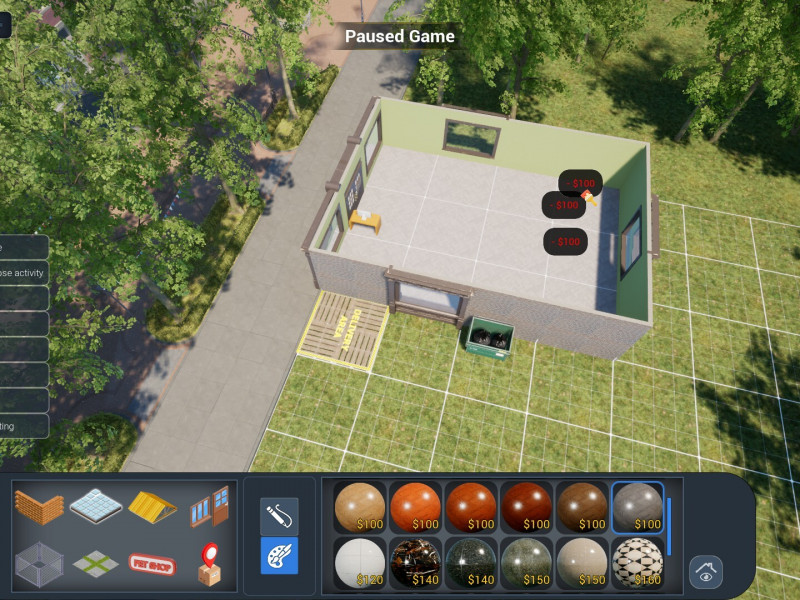This screenshot has width=800, height=600.
Task: Pick the light wood $100 material
Action: point(359,507)
